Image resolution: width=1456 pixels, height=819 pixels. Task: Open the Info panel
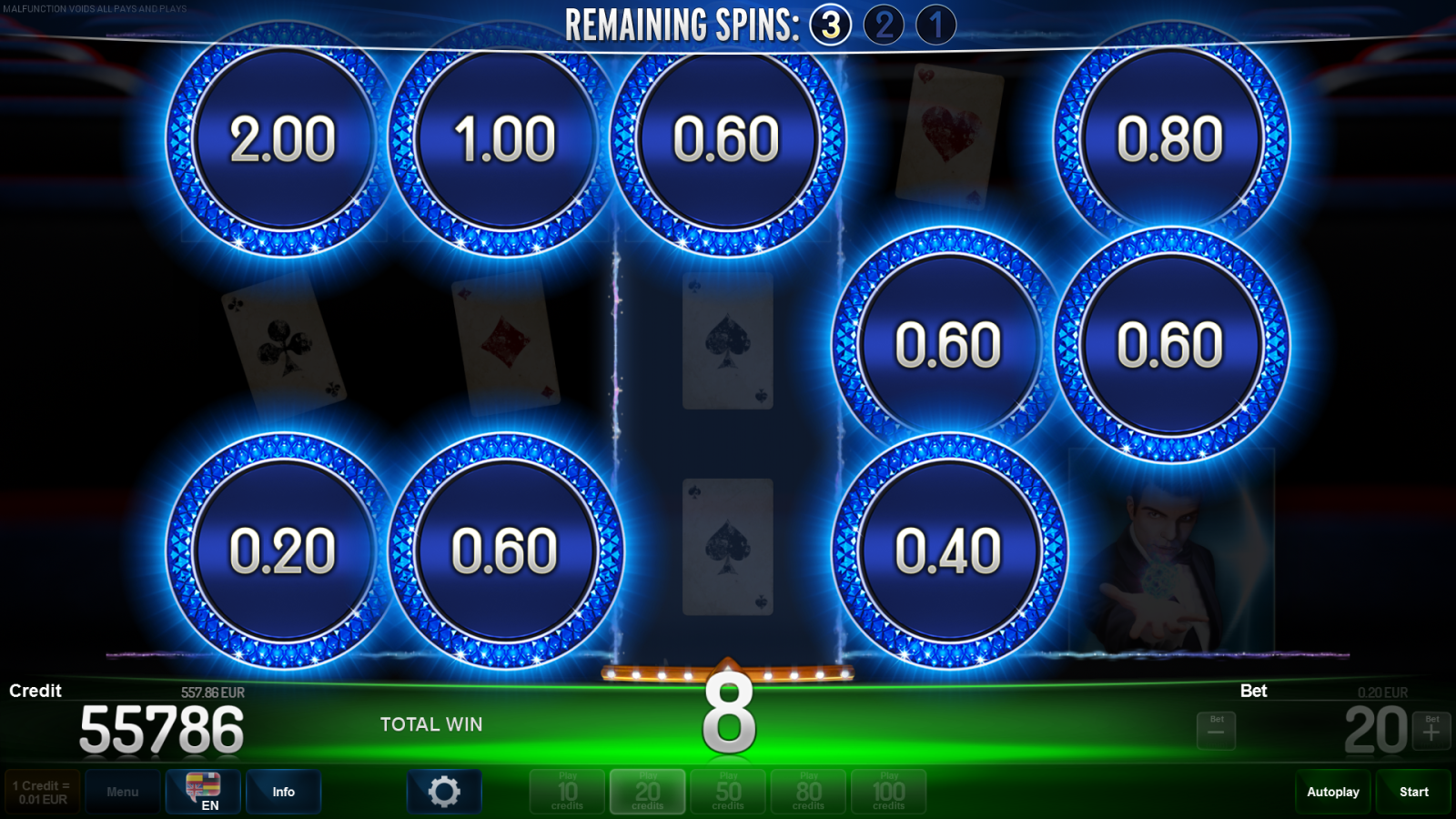[x=283, y=791]
